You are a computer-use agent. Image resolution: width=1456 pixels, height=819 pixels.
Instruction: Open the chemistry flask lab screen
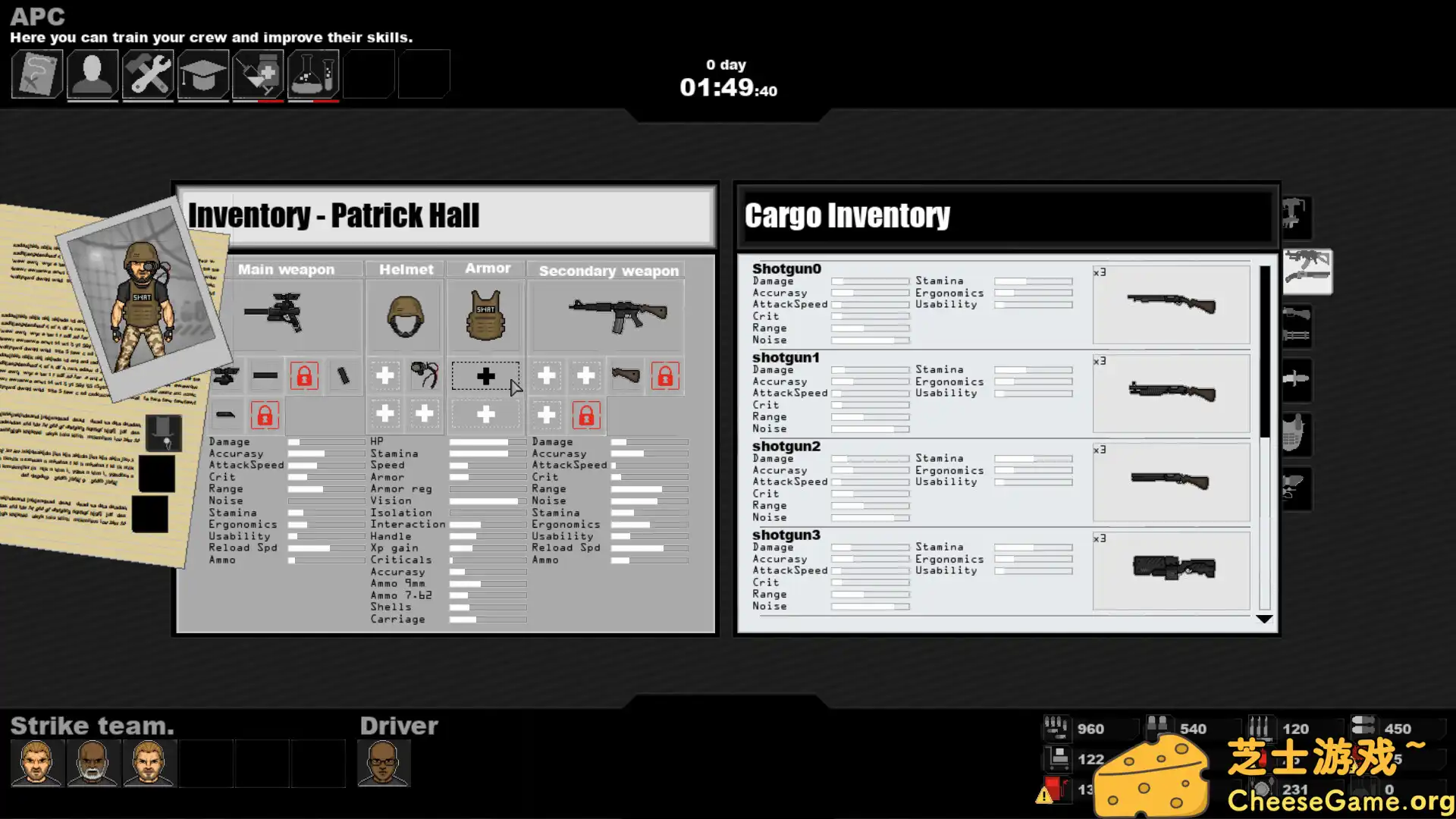point(313,74)
